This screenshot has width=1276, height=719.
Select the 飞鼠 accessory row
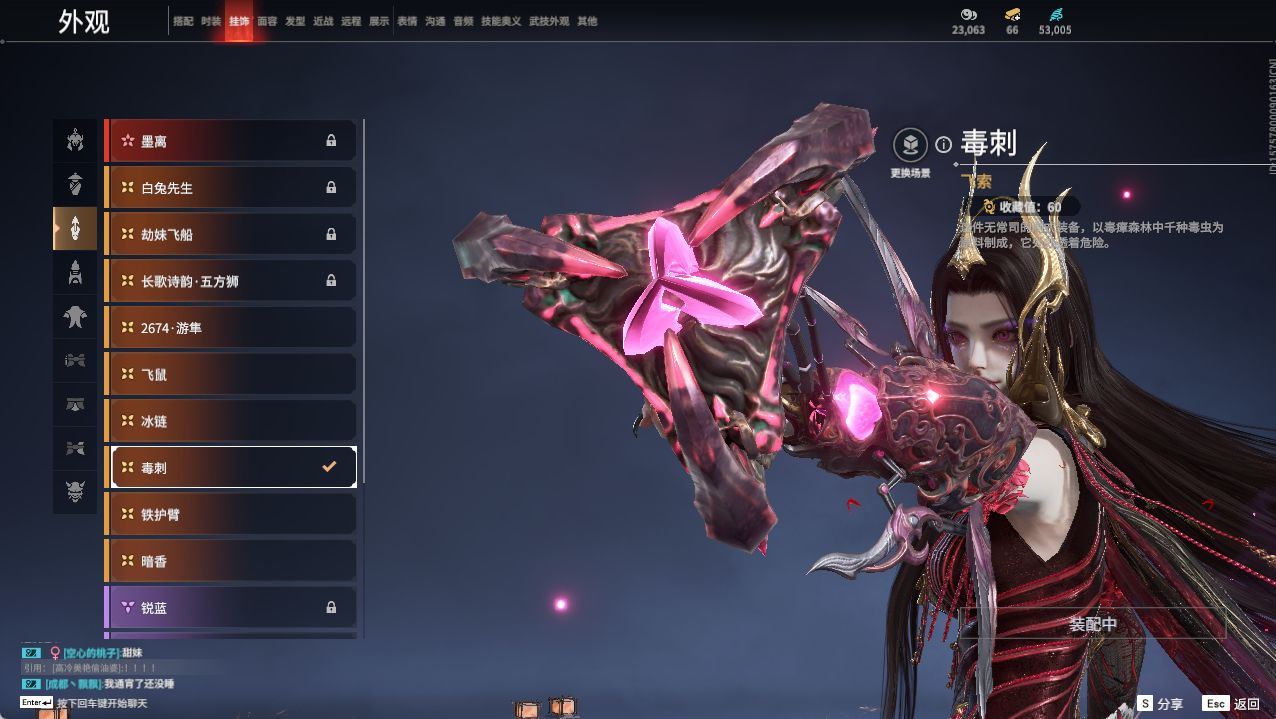[230, 374]
